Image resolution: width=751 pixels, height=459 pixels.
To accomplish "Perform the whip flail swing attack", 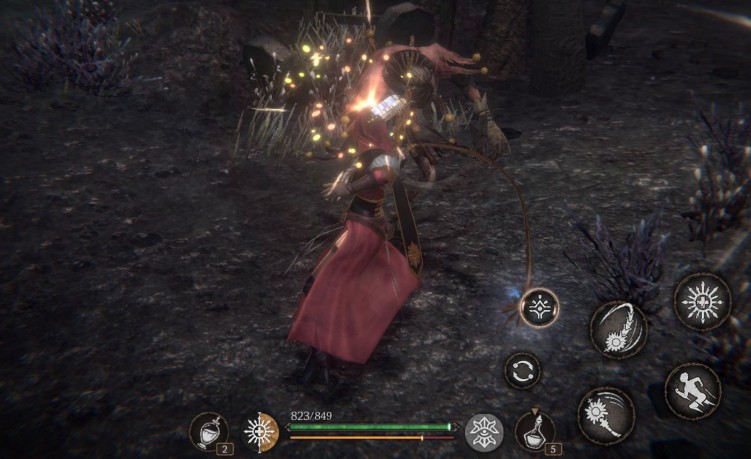I will 618,328.
